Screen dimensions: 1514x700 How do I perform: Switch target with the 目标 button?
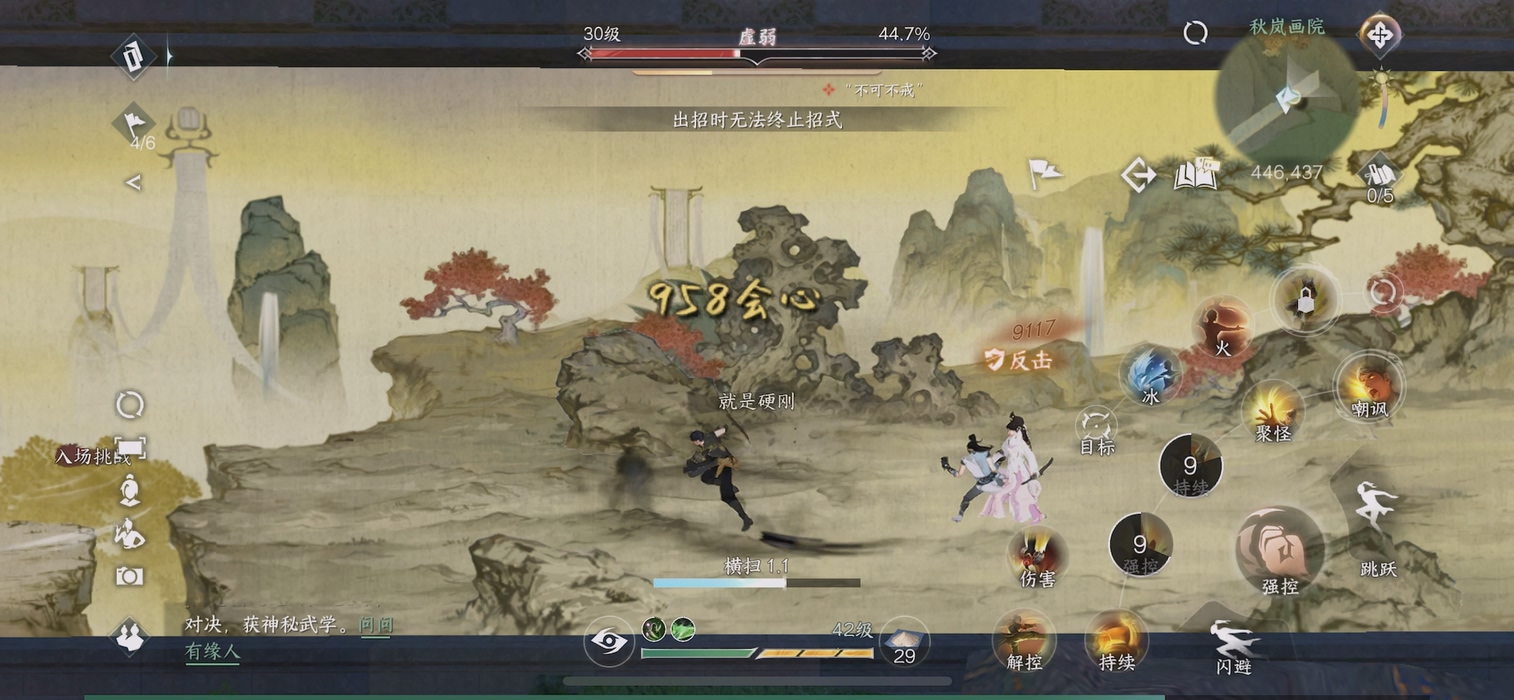point(1097,428)
